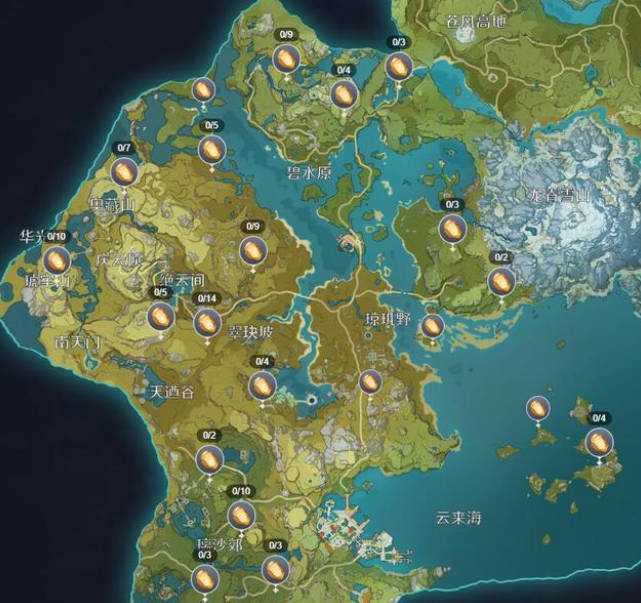Click the 0/3 marker west of 龙脊雪山
The height and width of the screenshot is (603, 641).
[451, 228]
